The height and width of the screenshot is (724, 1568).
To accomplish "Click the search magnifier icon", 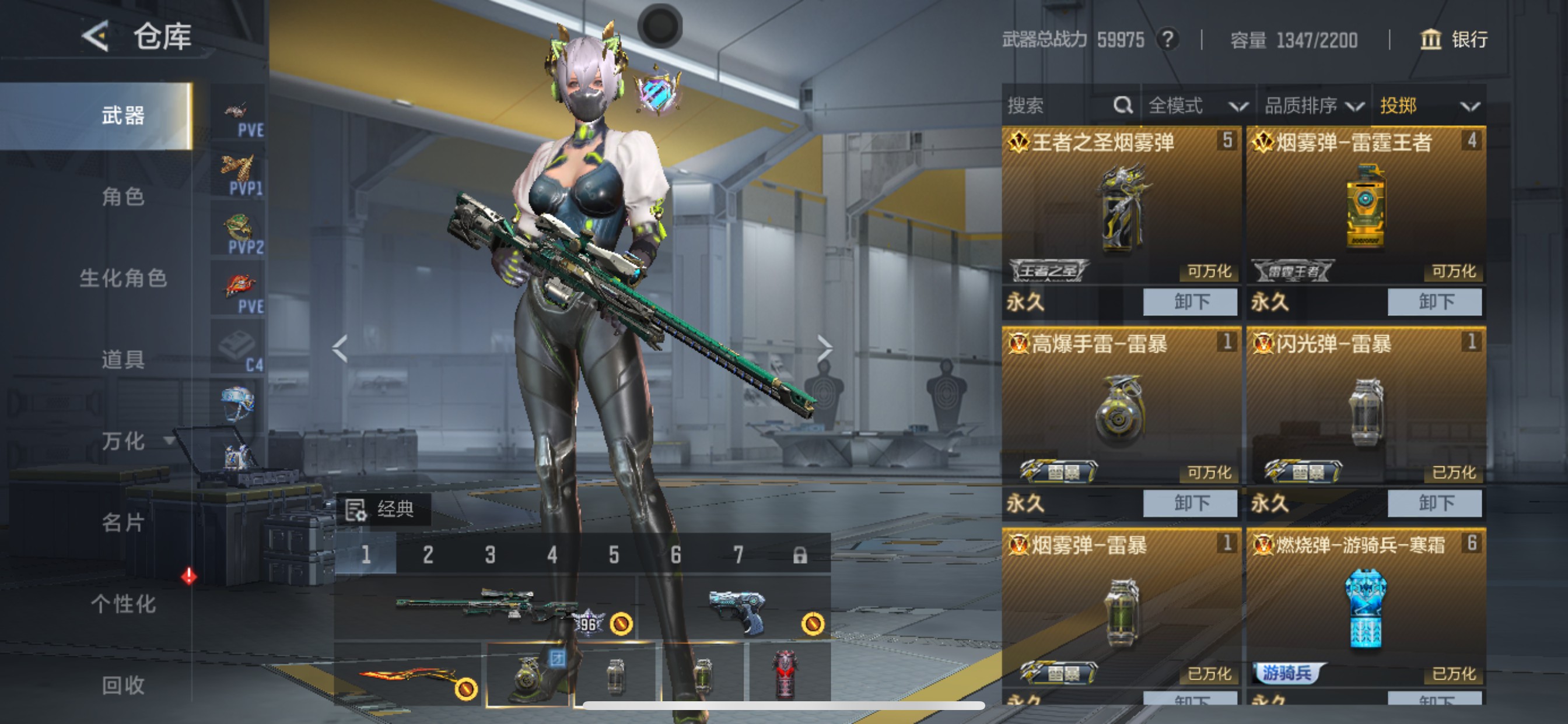I will [x=1122, y=105].
